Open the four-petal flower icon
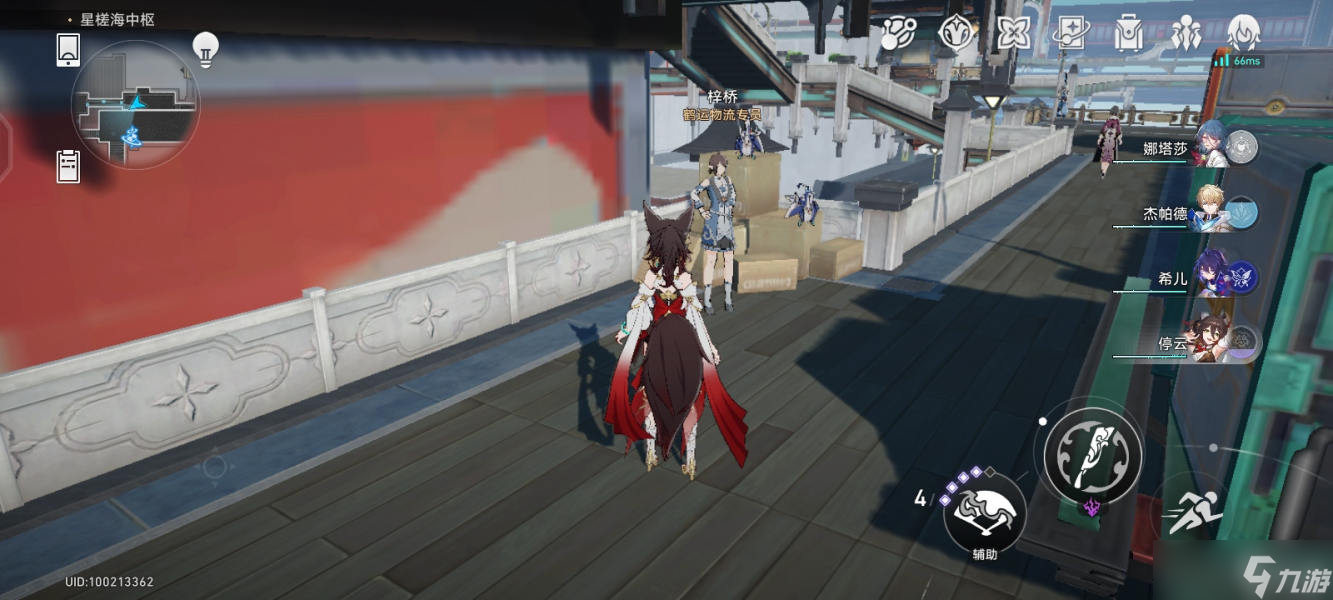Image resolution: width=1333 pixels, height=600 pixels. pos(1013,34)
